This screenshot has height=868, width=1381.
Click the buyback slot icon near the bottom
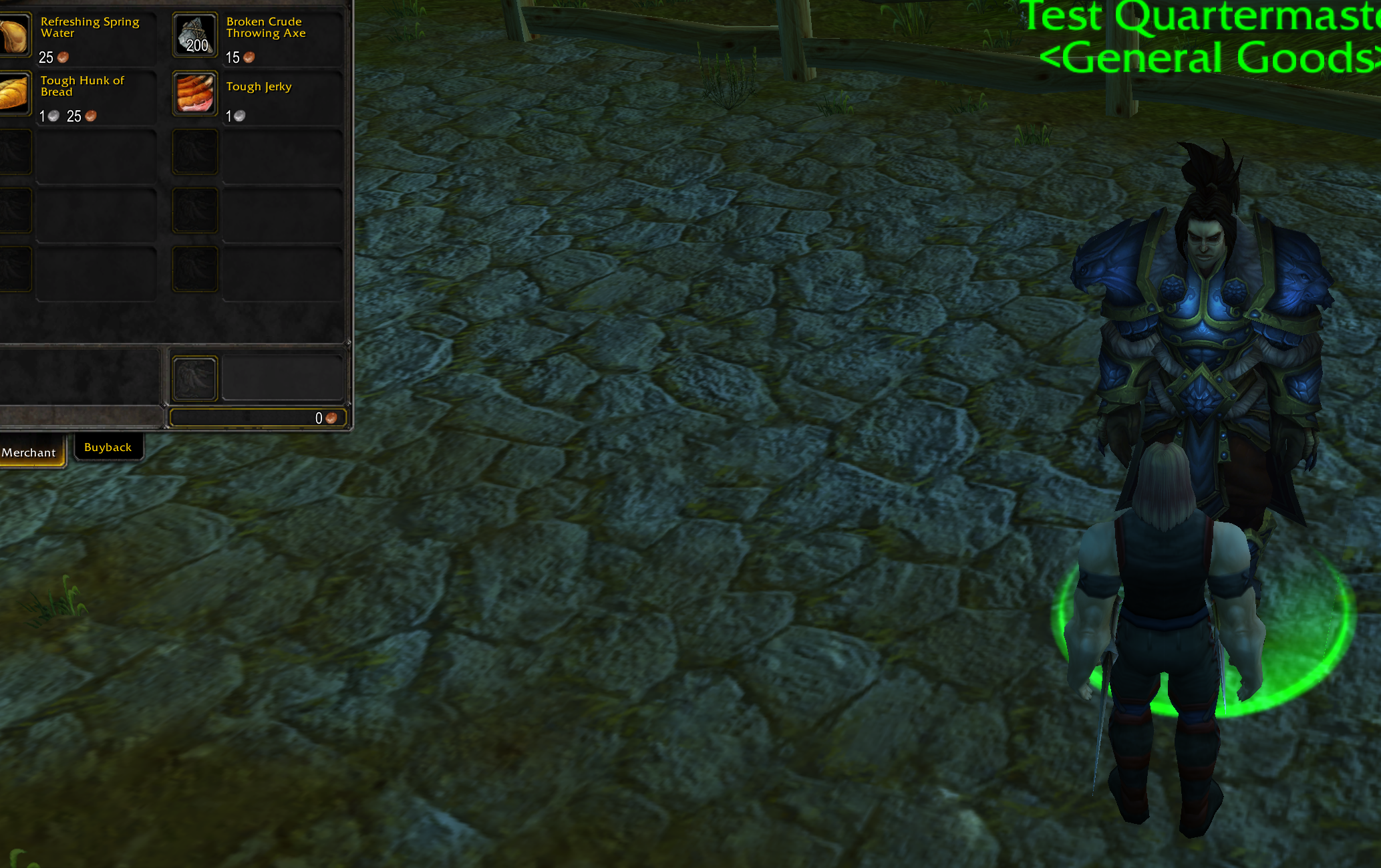coord(194,378)
